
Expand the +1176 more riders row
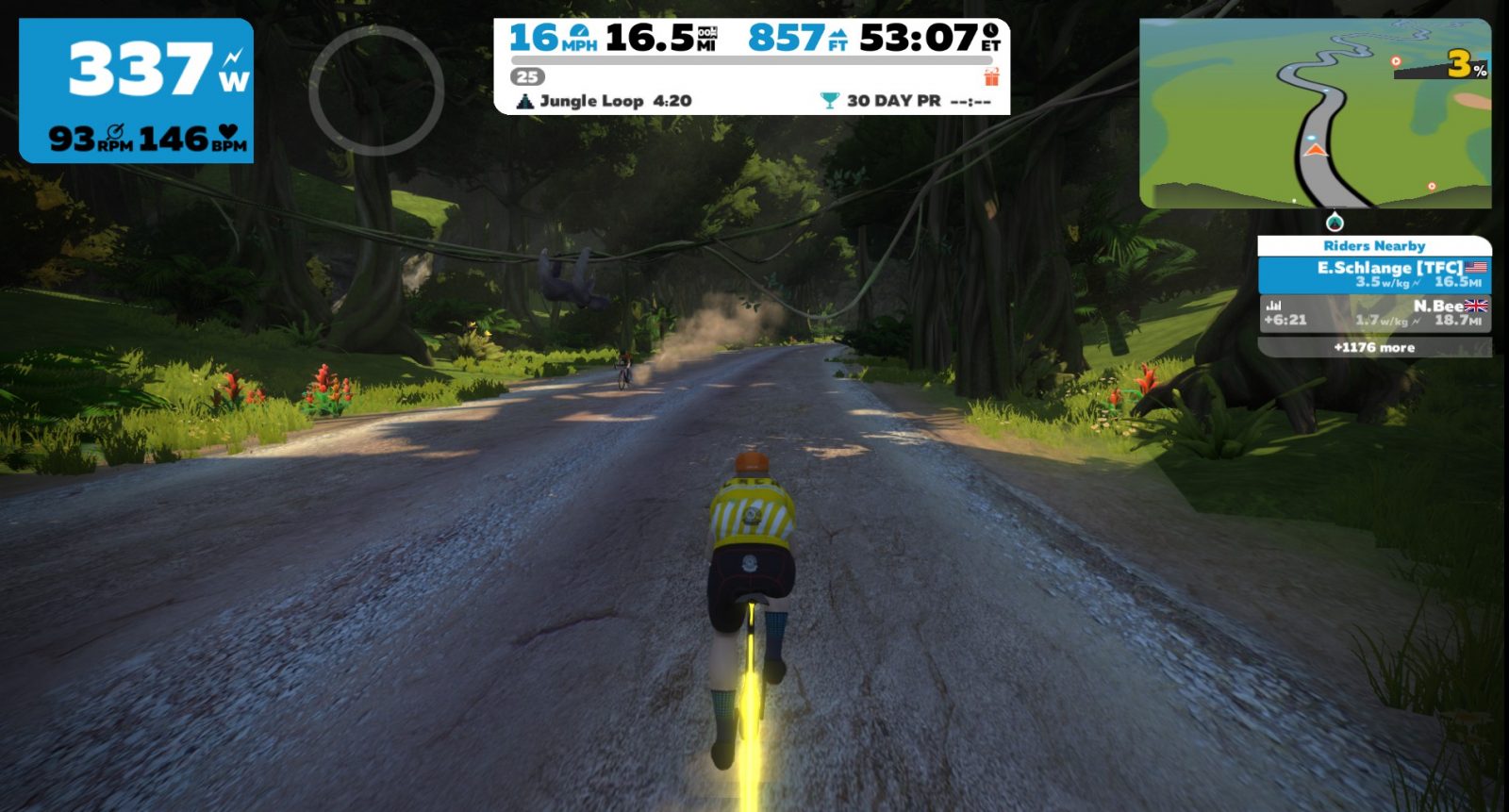(x=1374, y=348)
